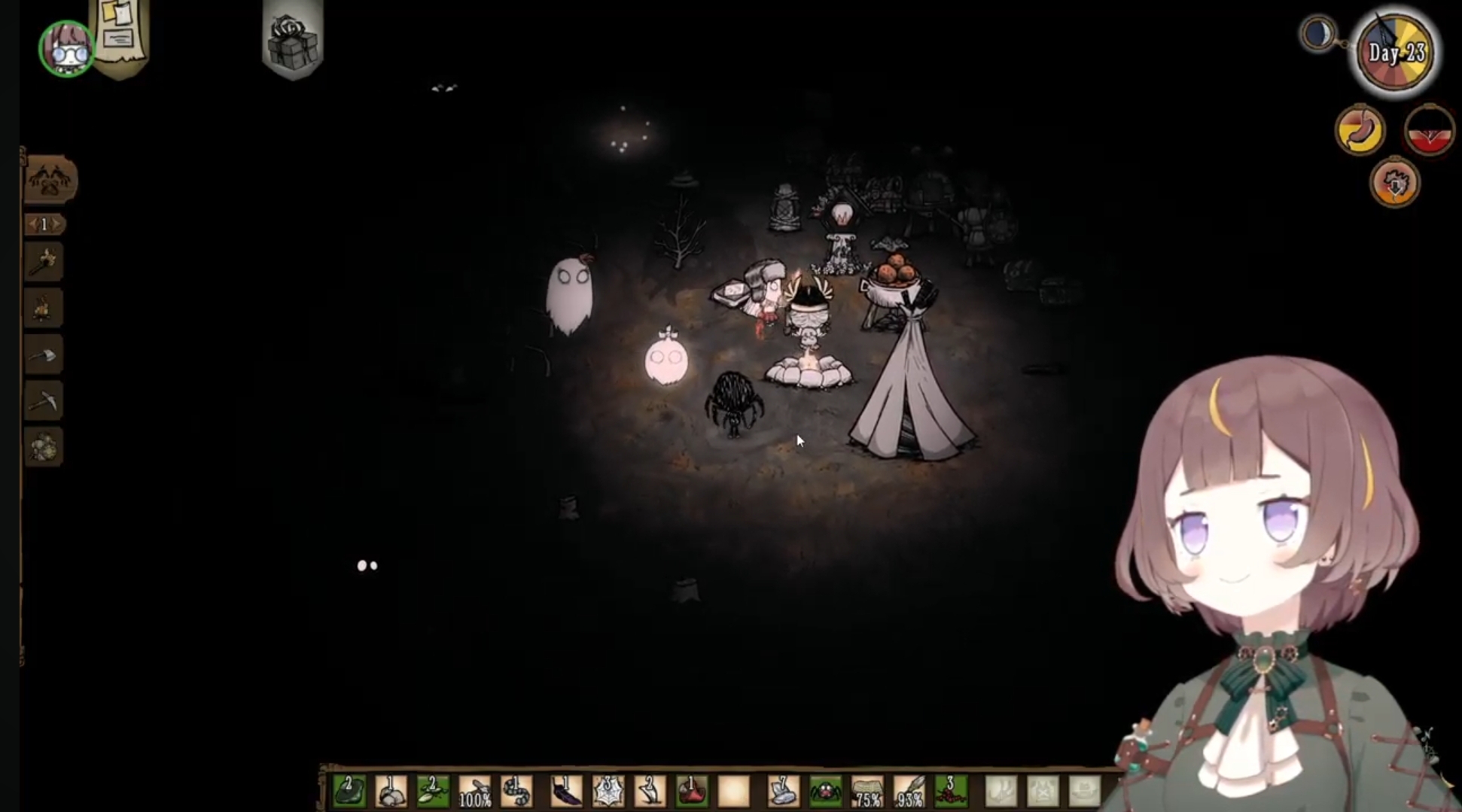The image size is (1462, 812).
Task: Choose the axe crafting recipe
Action: pos(43,355)
